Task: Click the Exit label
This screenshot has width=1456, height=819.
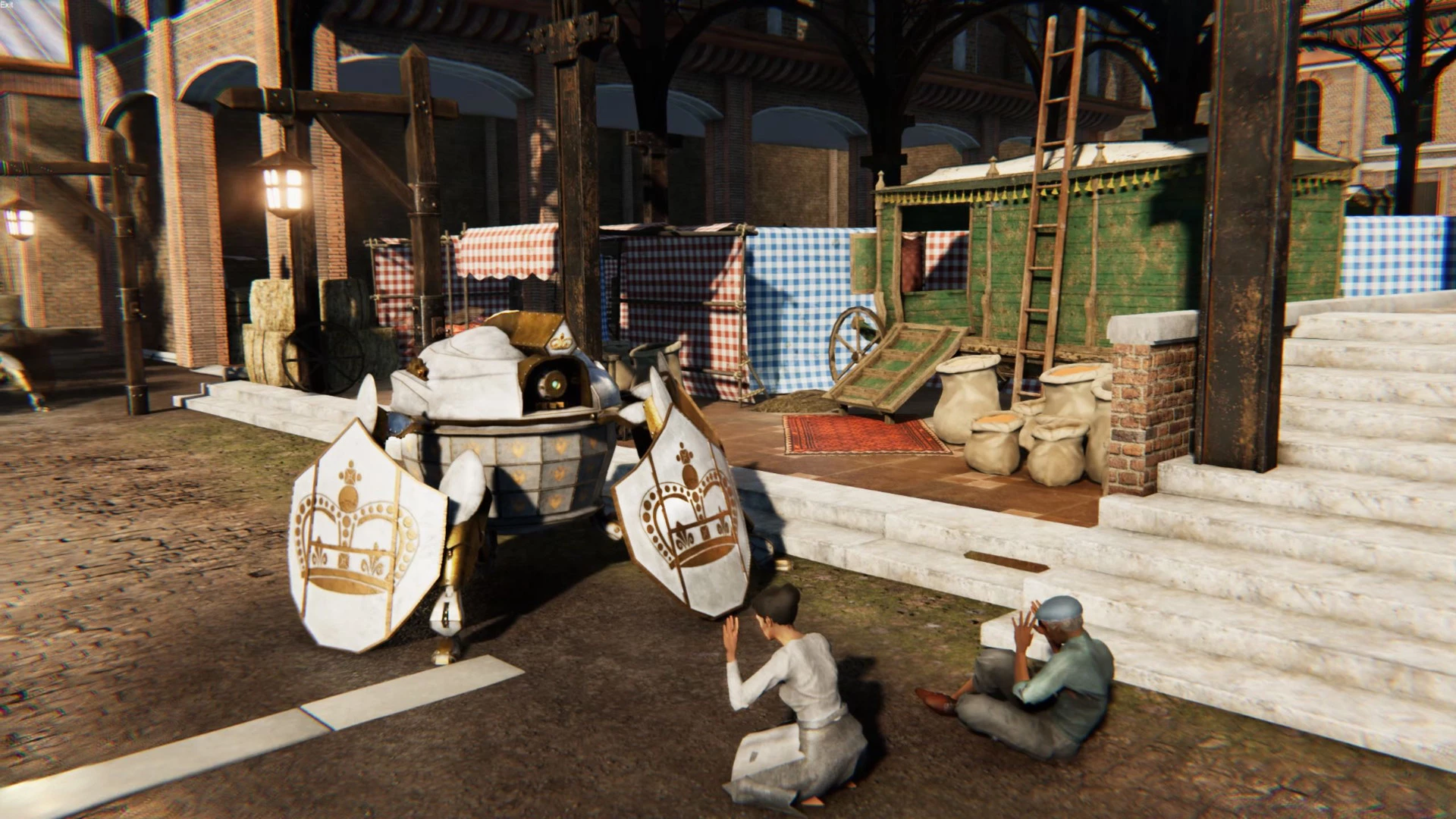Action: click(7, 5)
